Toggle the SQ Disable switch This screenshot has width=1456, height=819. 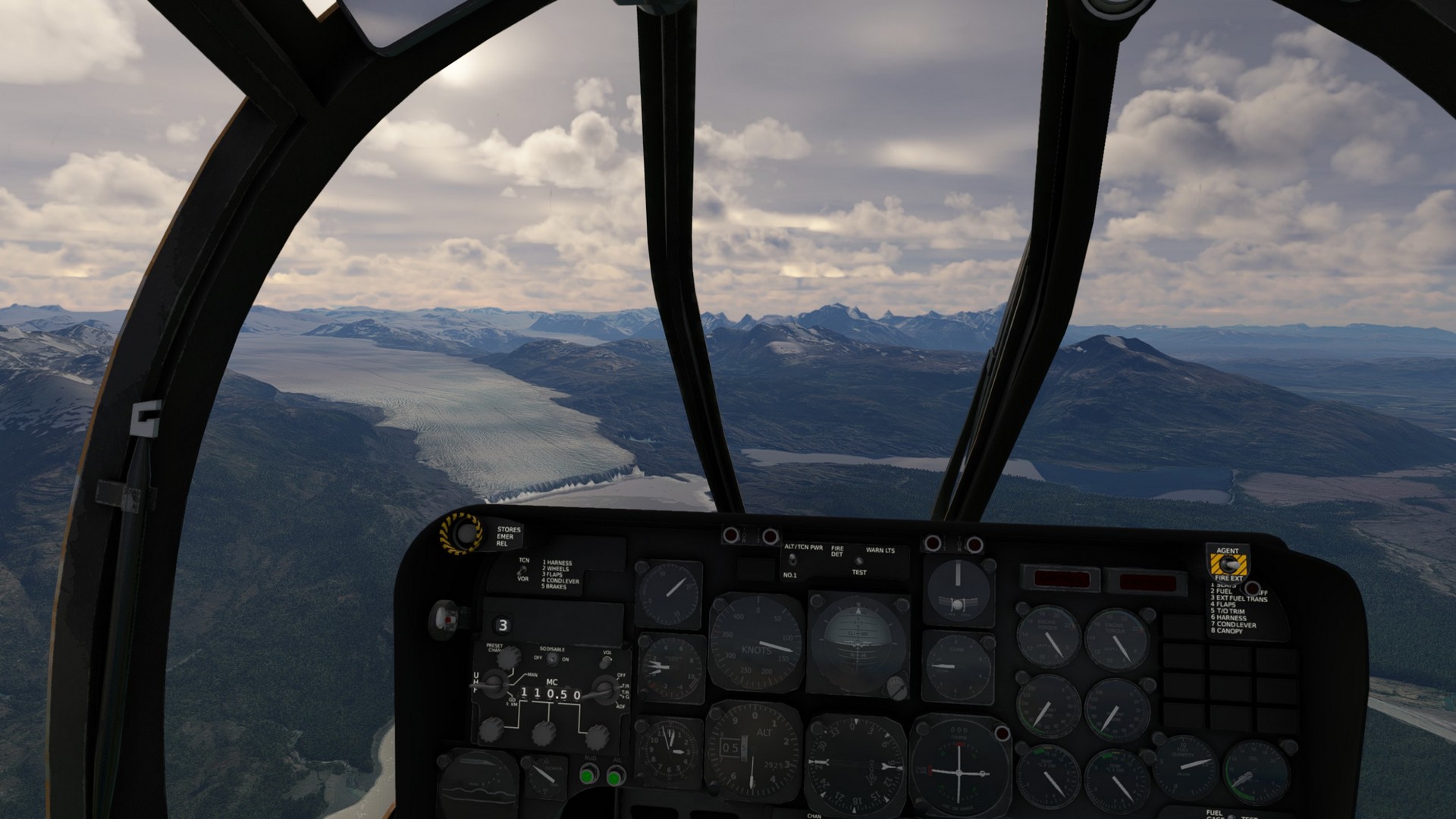pos(552,658)
